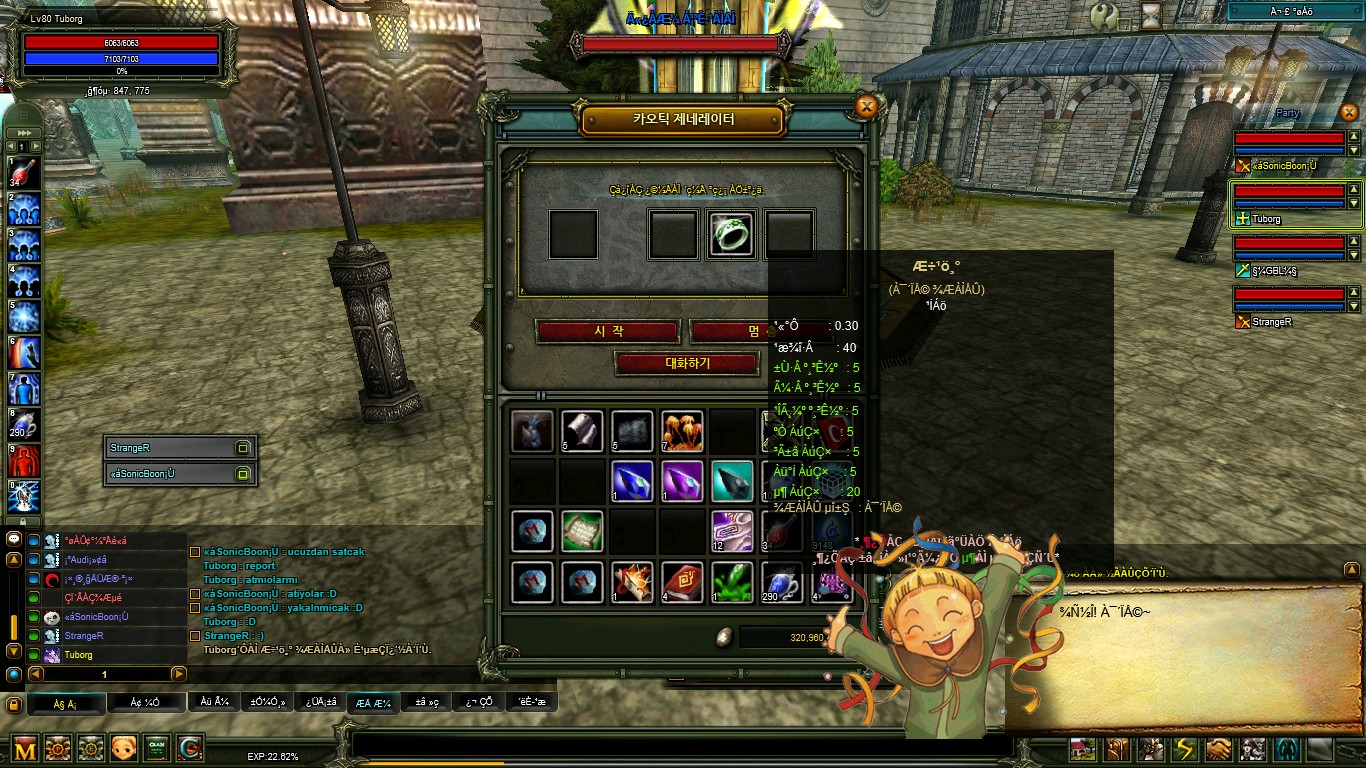Use the red skill in hotbar slot 9
Screen dimensions: 1366x768
(x=24, y=461)
